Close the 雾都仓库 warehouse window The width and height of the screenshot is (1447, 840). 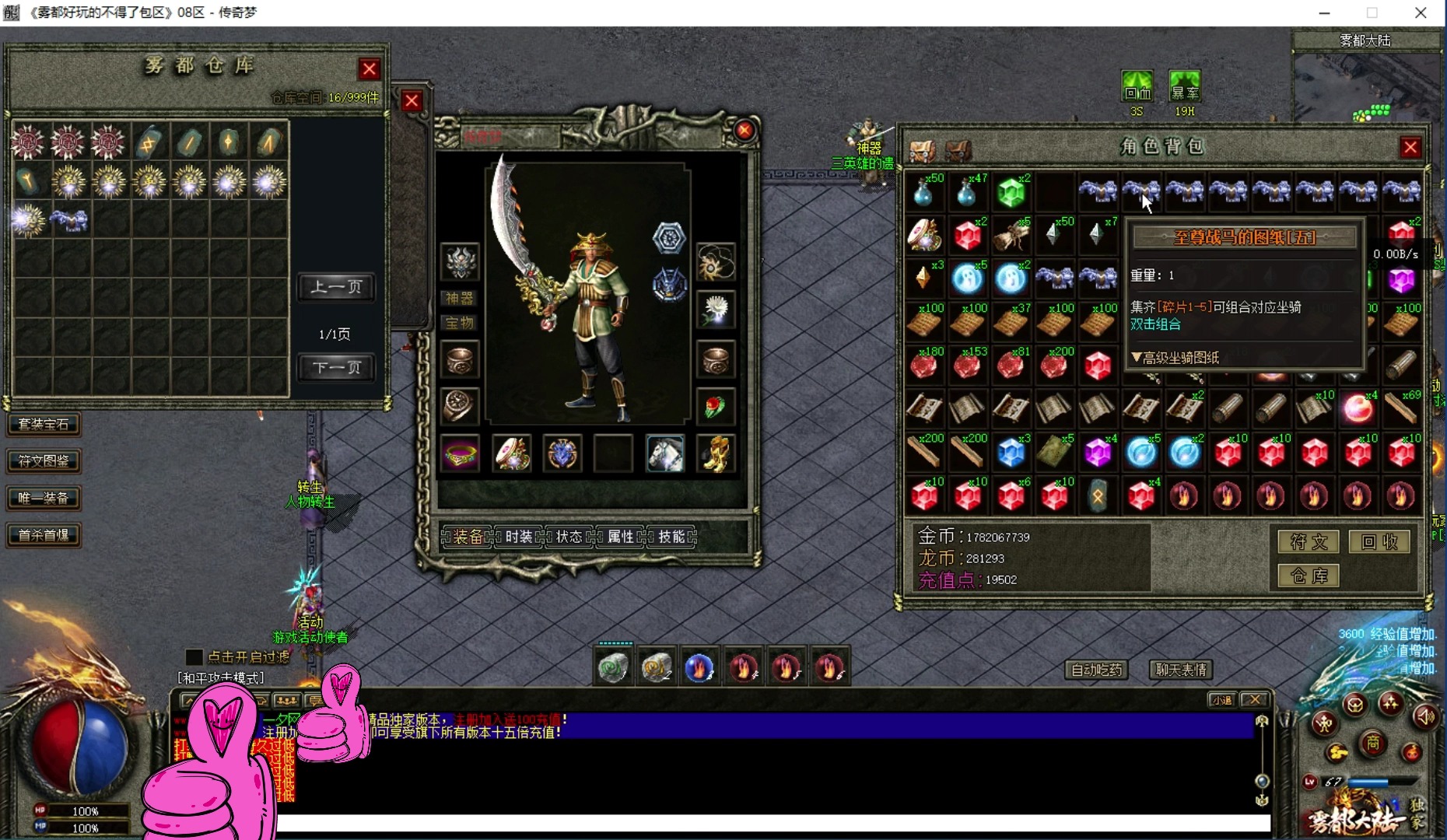(370, 69)
